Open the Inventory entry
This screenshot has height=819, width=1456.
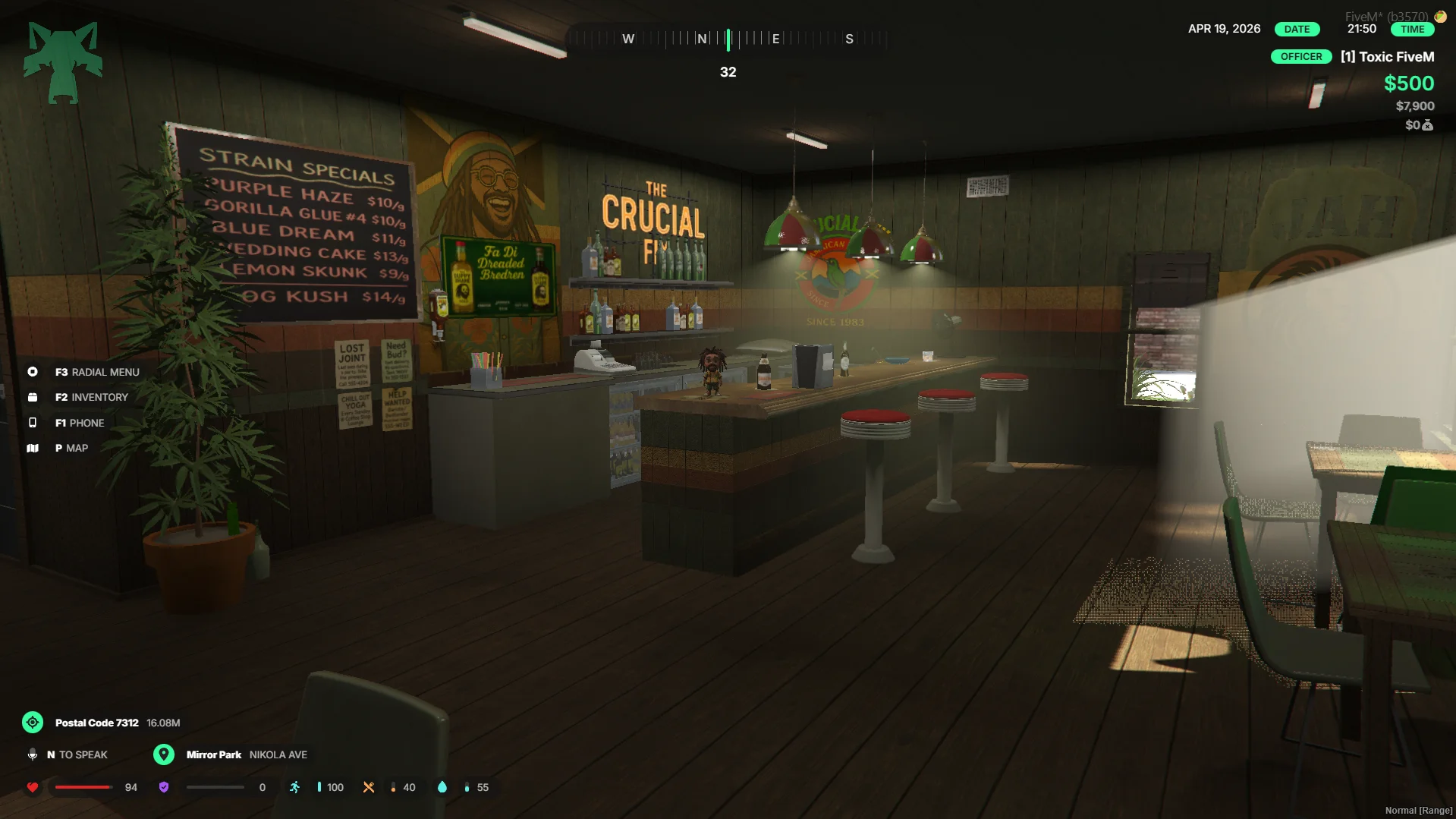pos(91,397)
